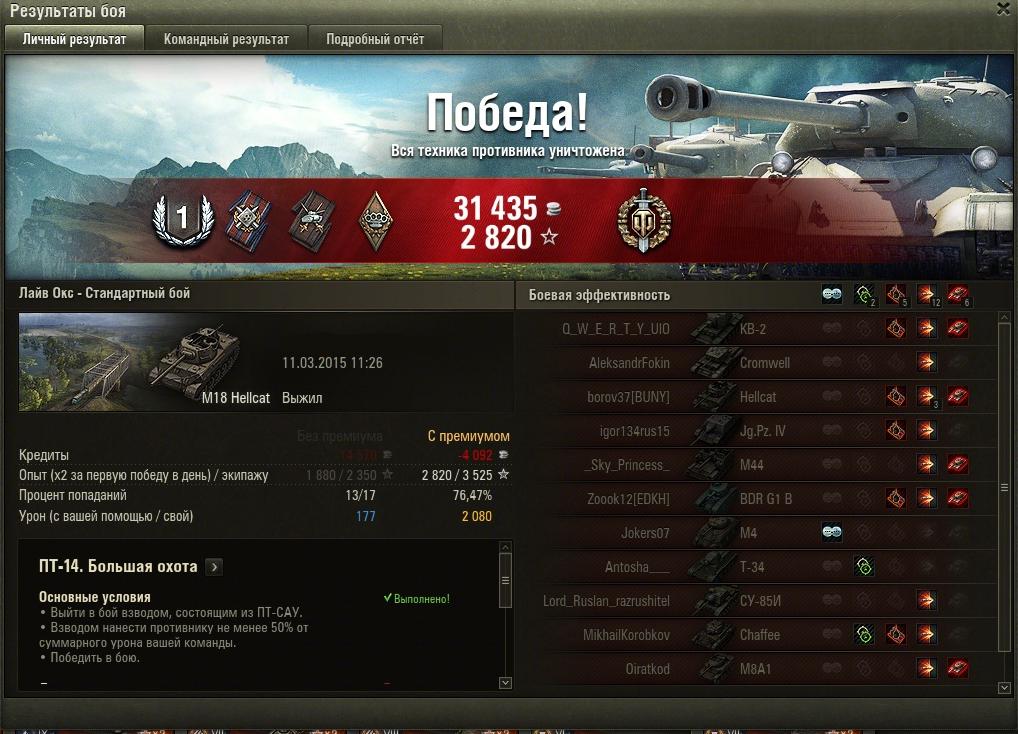
Task: Click the Mastery badge class 1 medal
Action: pos(182,220)
